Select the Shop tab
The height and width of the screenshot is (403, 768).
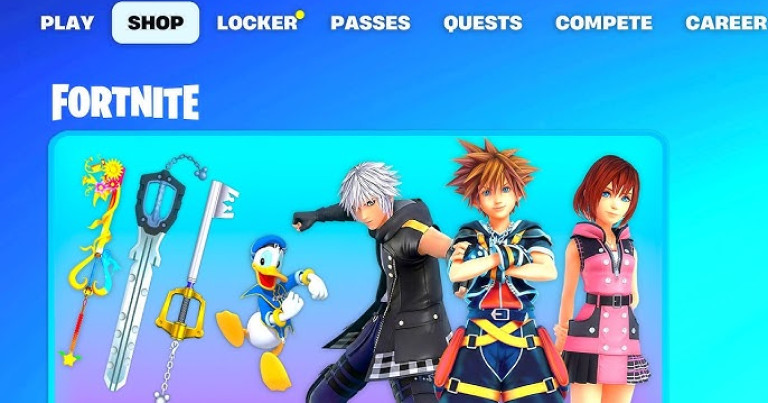click(155, 23)
